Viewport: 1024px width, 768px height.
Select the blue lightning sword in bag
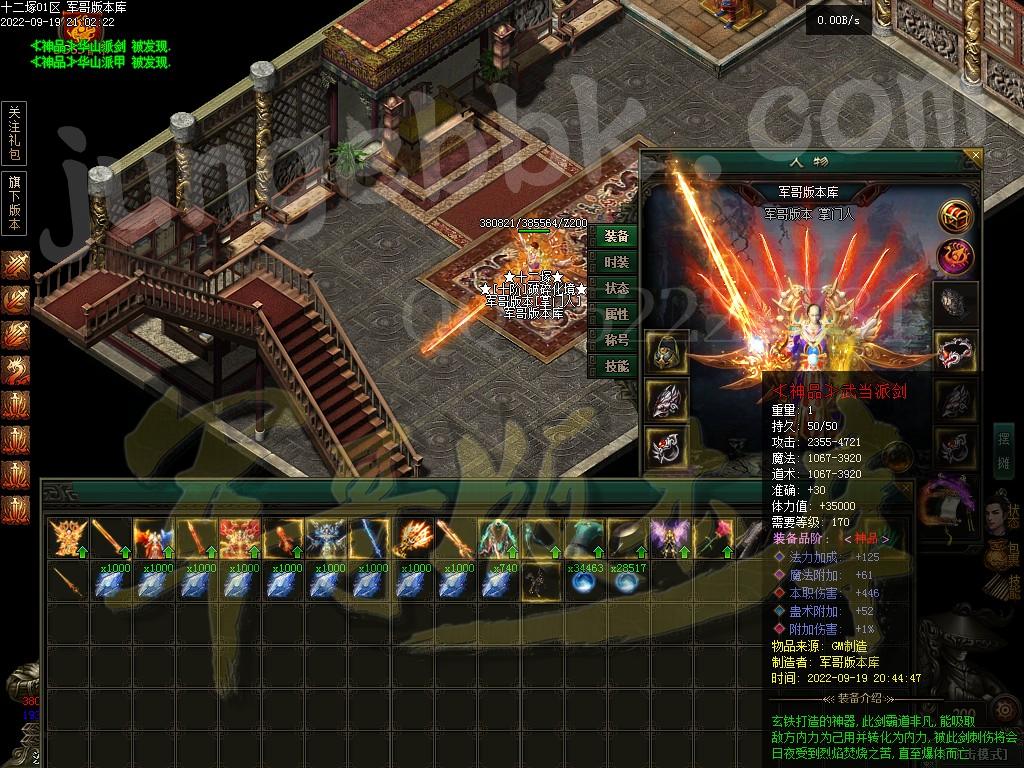367,538
